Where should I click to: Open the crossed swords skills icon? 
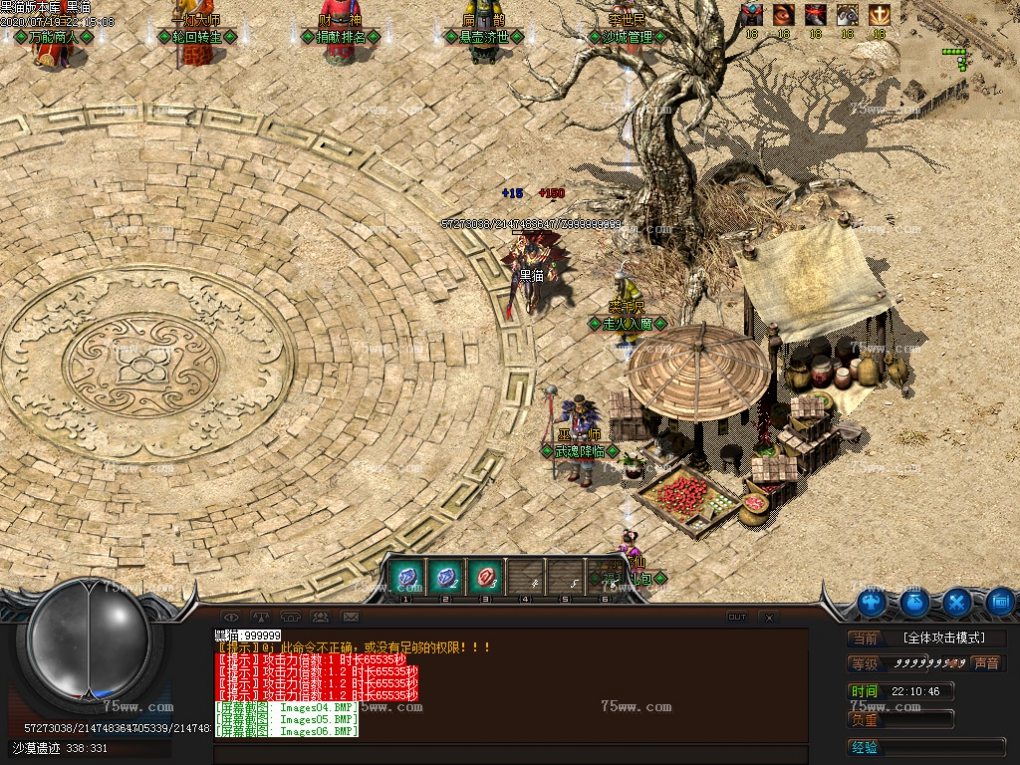coord(957,602)
